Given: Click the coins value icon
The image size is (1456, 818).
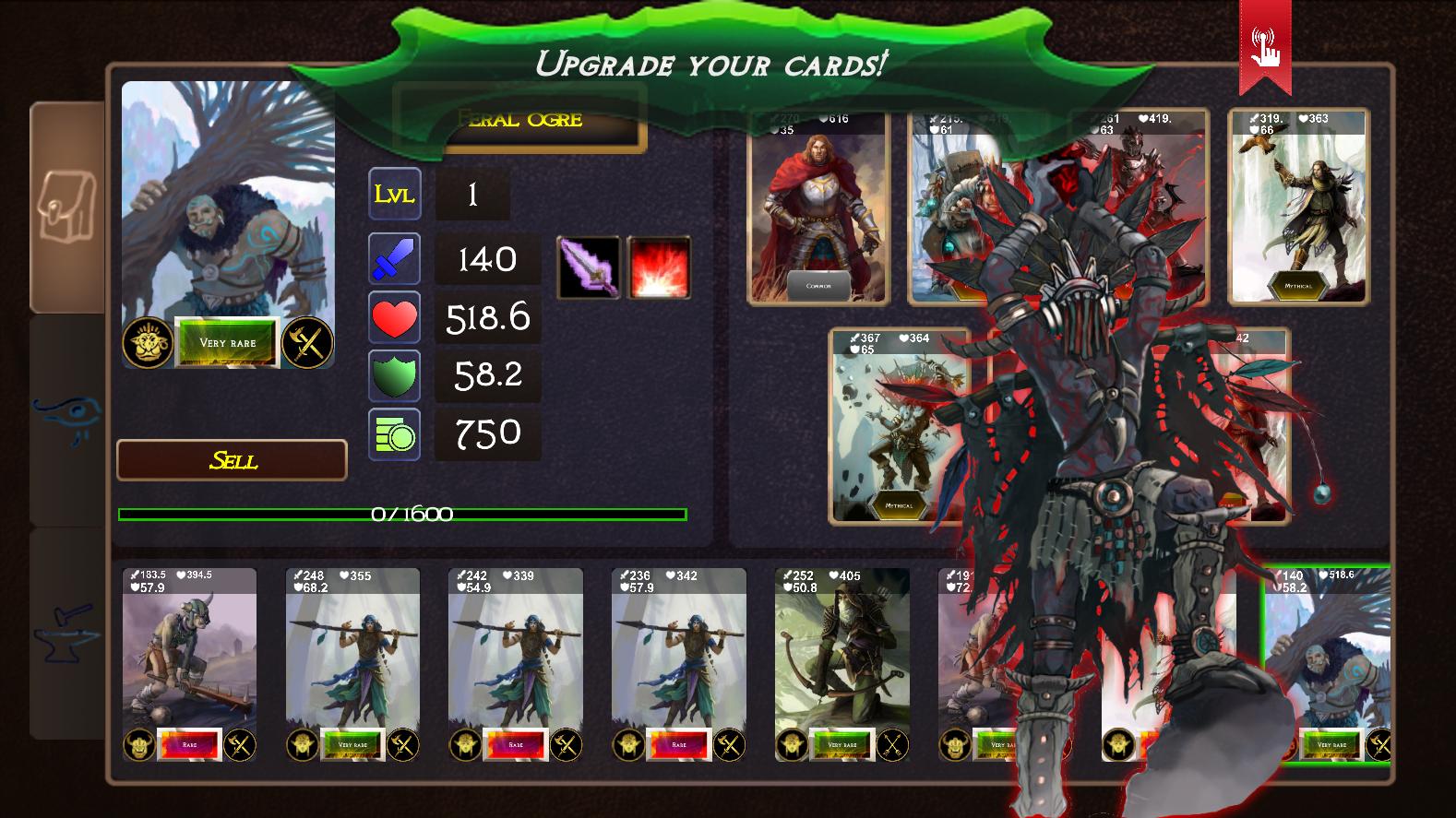Looking at the screenshot, I should [x=394, y=433].
